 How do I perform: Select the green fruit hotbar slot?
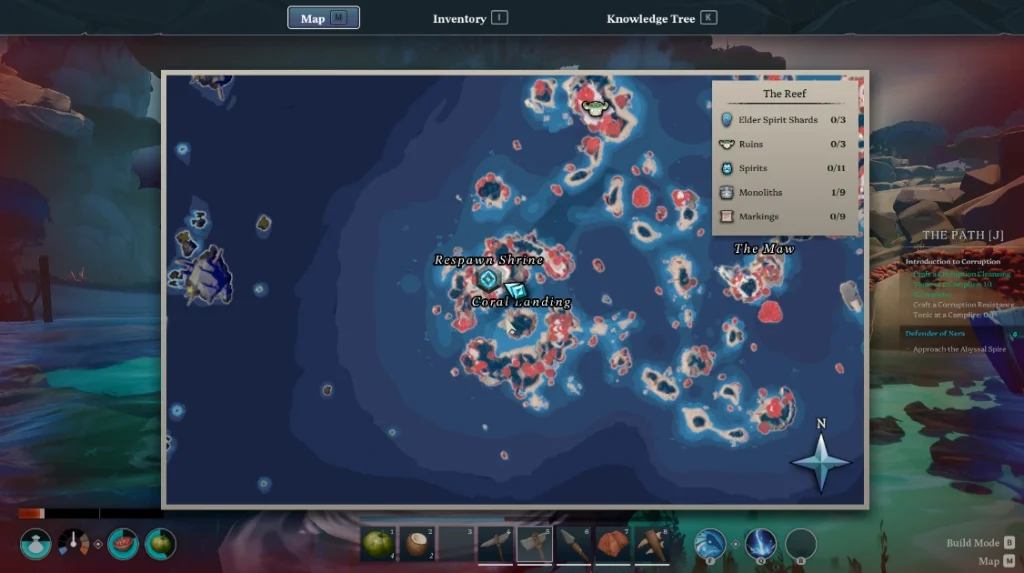pos(378,544)
